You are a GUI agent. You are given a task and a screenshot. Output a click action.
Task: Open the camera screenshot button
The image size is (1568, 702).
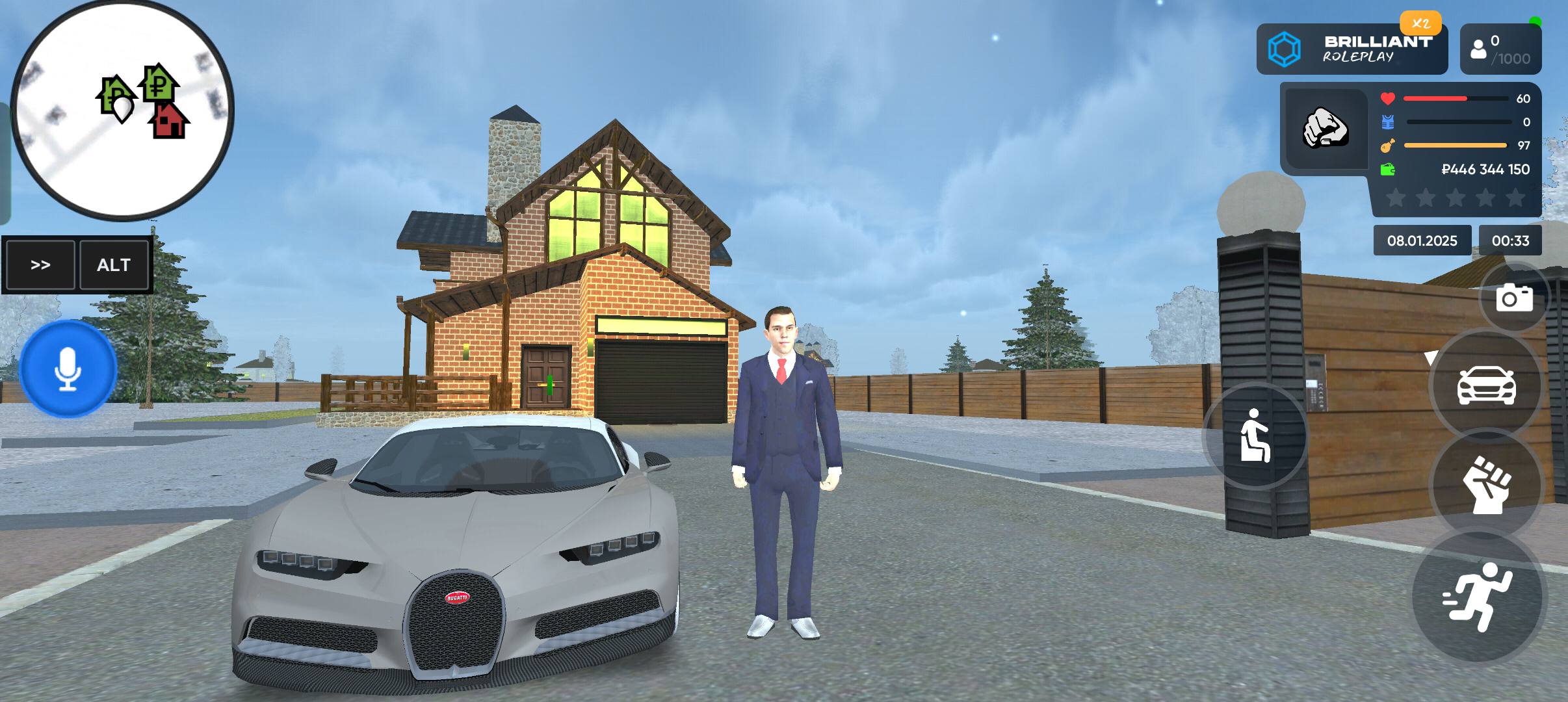pyautogui.click(x=1514, y=298)
